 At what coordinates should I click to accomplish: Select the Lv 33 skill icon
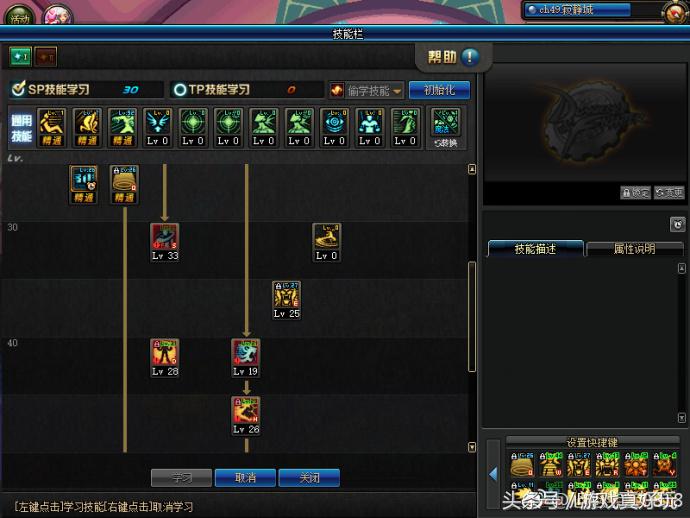(165, 238)
